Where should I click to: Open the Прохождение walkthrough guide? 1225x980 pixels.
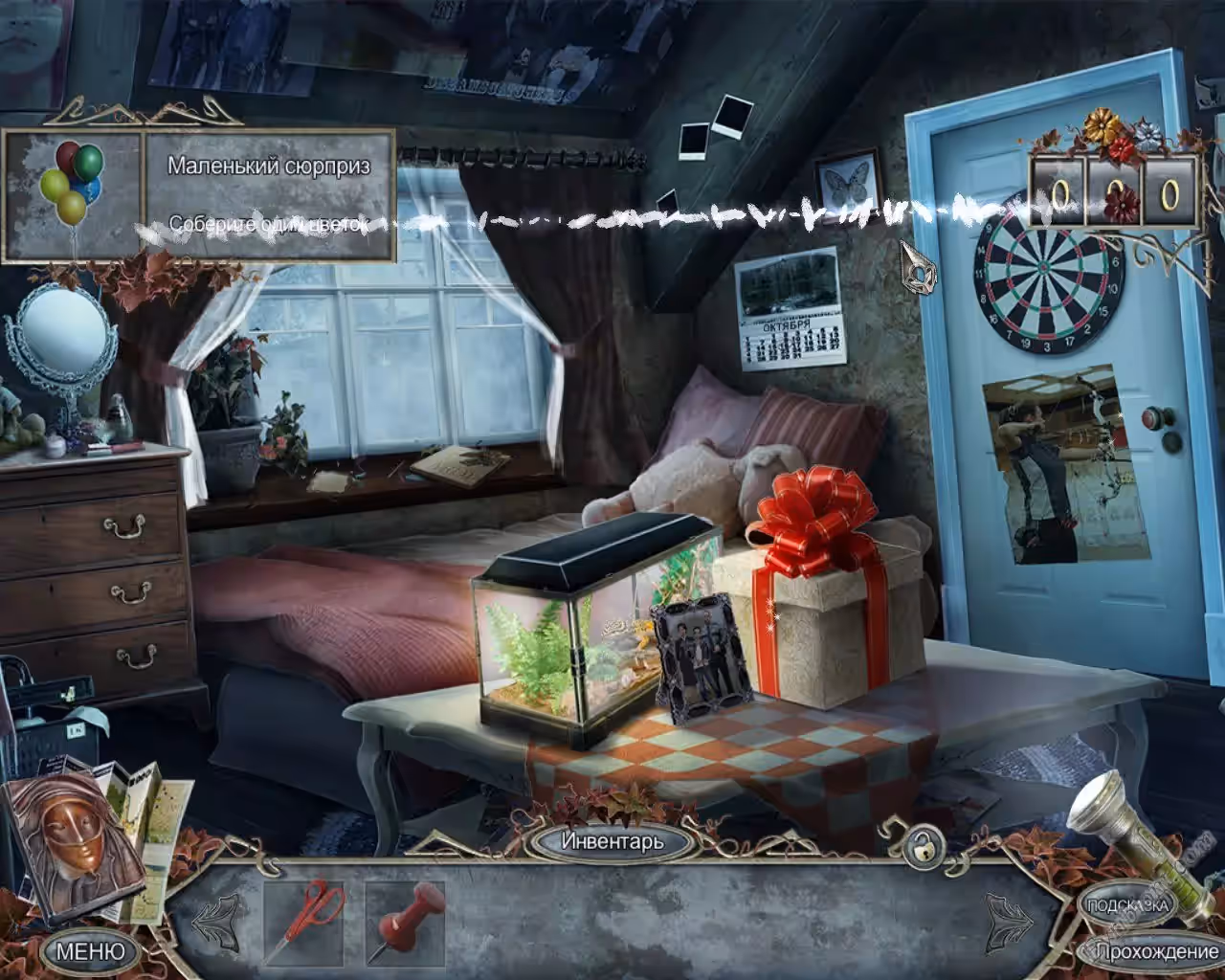point(1154,951)
